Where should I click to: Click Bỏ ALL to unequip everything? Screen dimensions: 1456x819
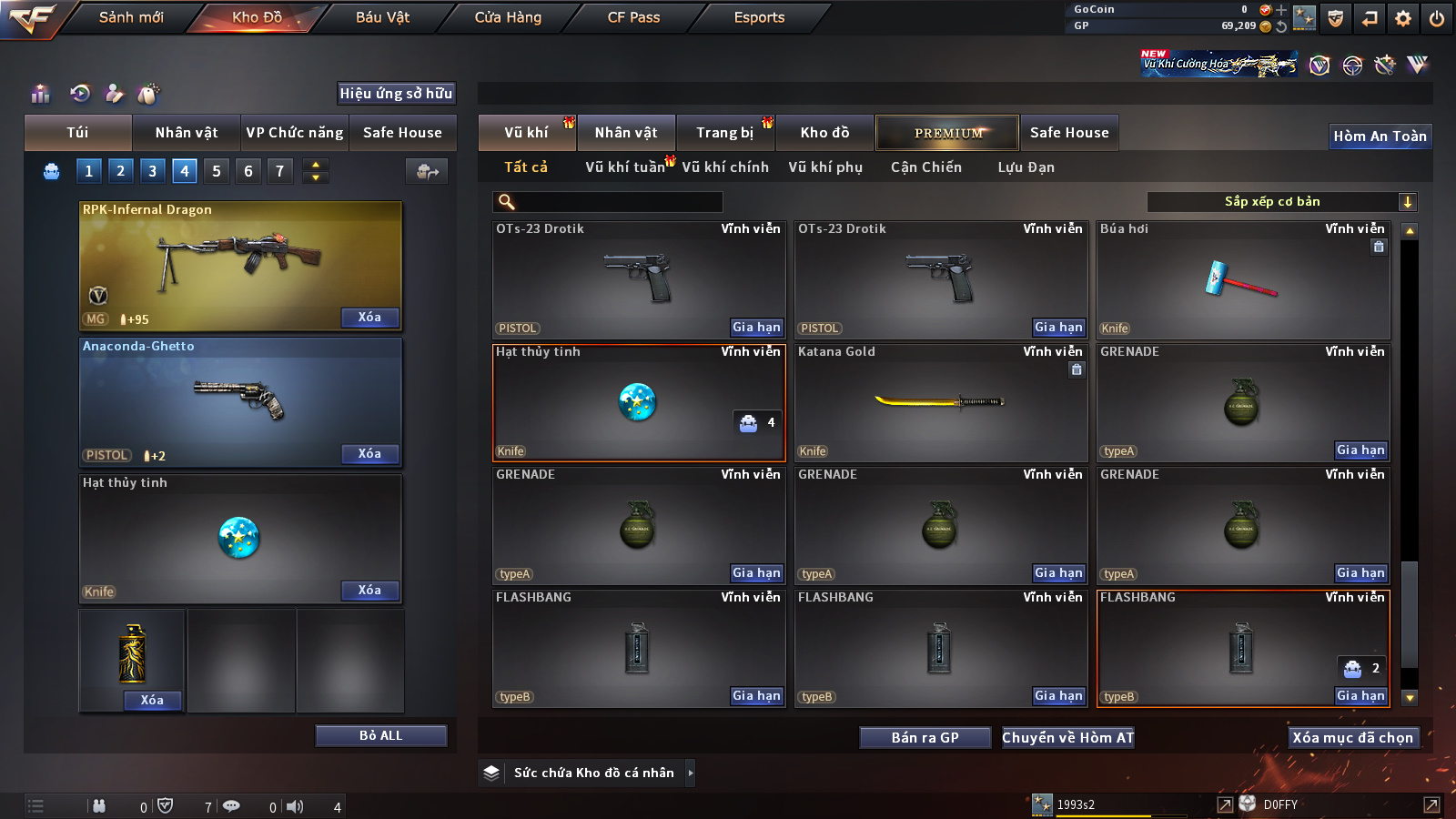coord(380,735)
